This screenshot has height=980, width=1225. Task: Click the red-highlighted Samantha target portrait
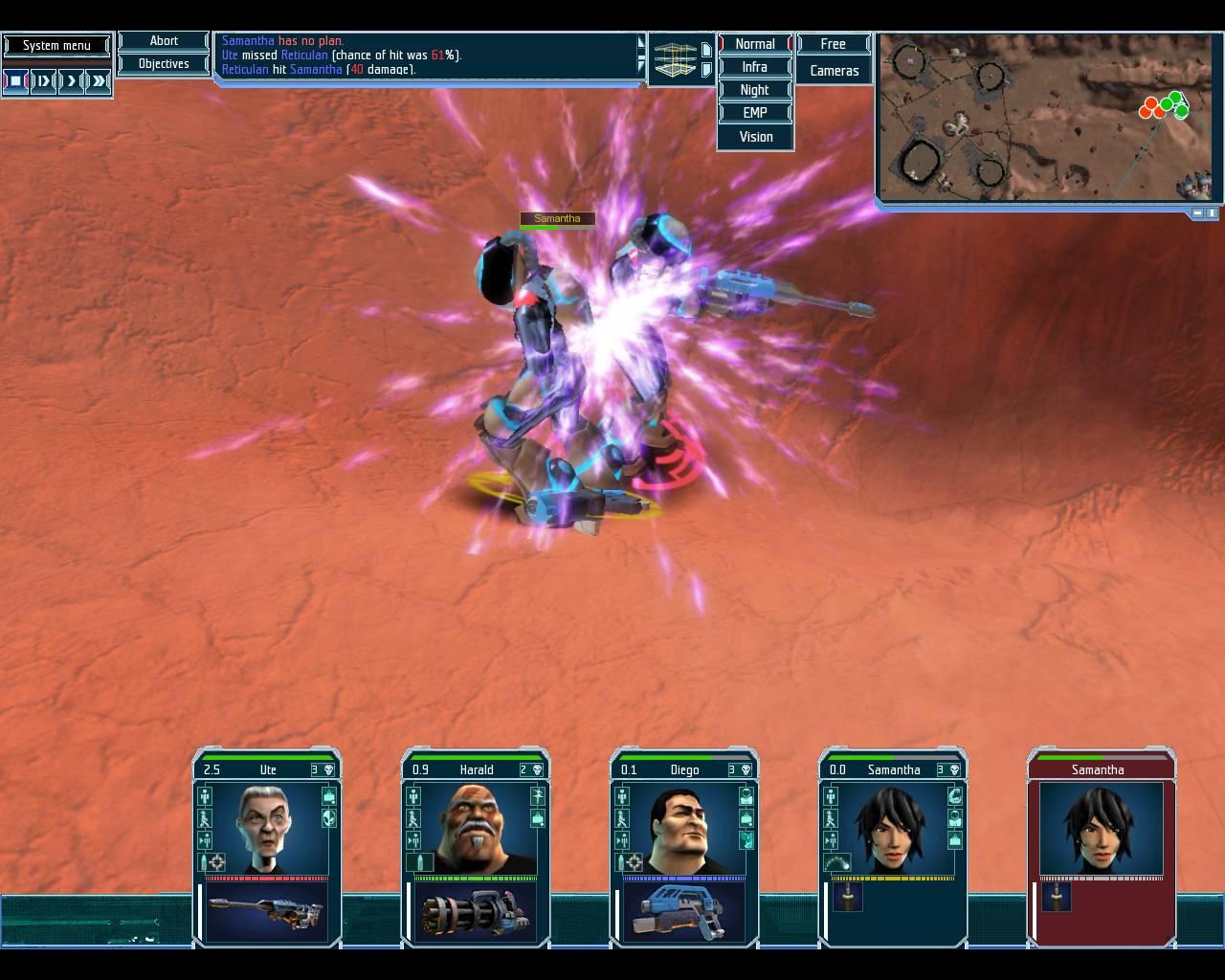pos(1101,828)
